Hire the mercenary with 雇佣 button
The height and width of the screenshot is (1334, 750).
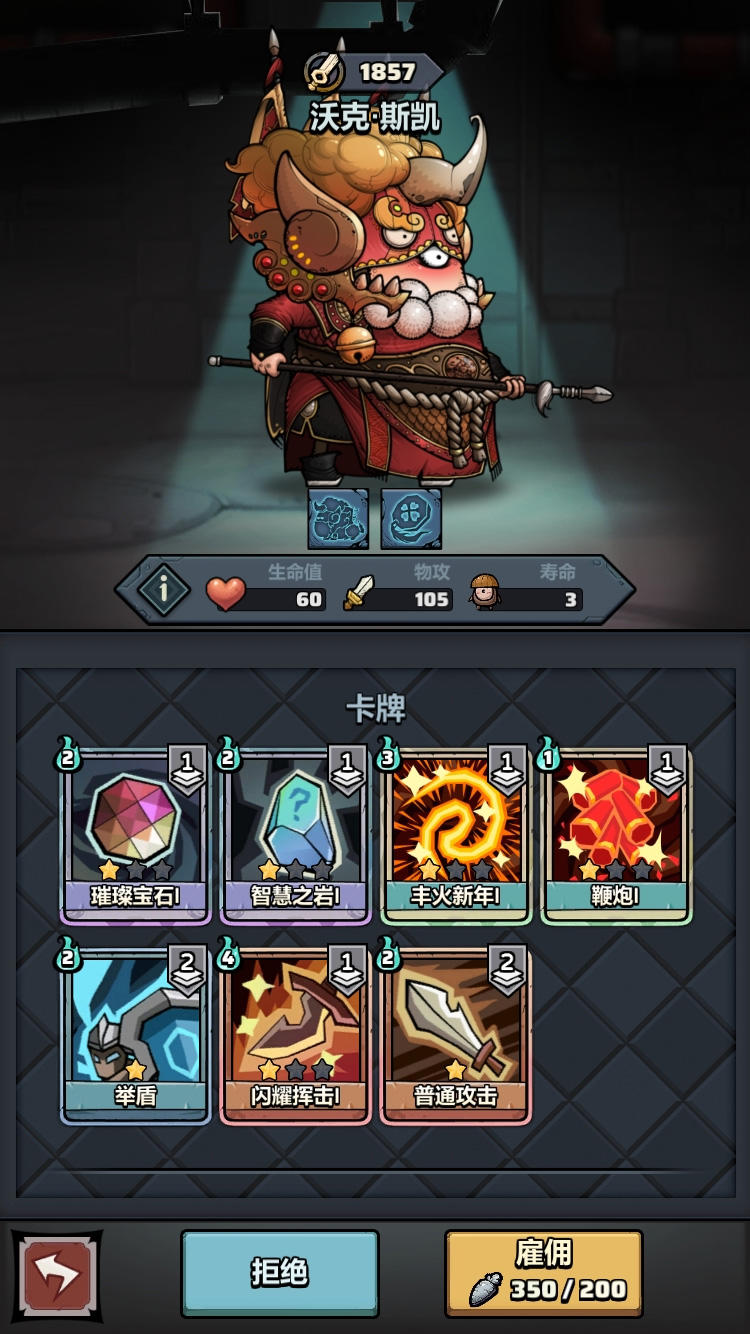[x=543, y=1272]
